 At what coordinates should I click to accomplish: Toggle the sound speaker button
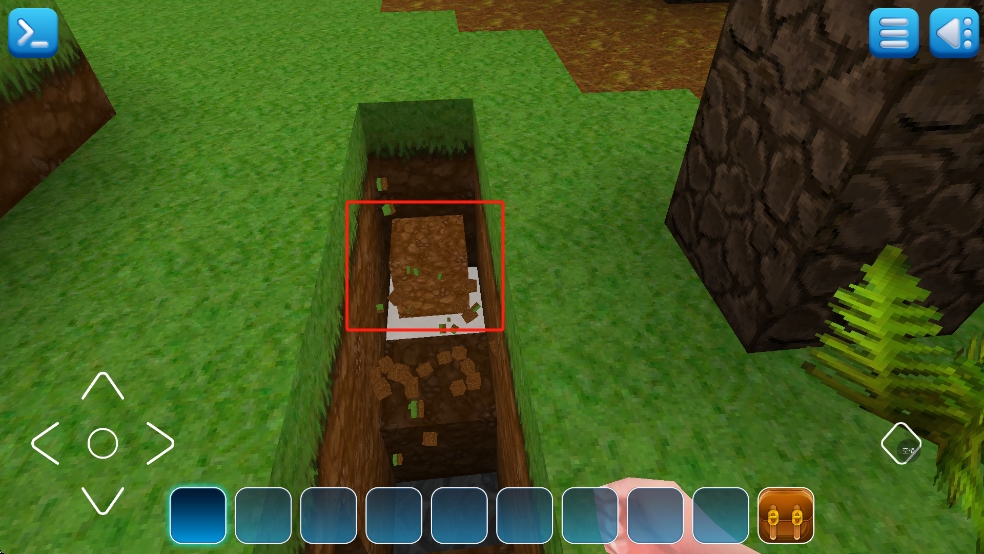[953, 33]
